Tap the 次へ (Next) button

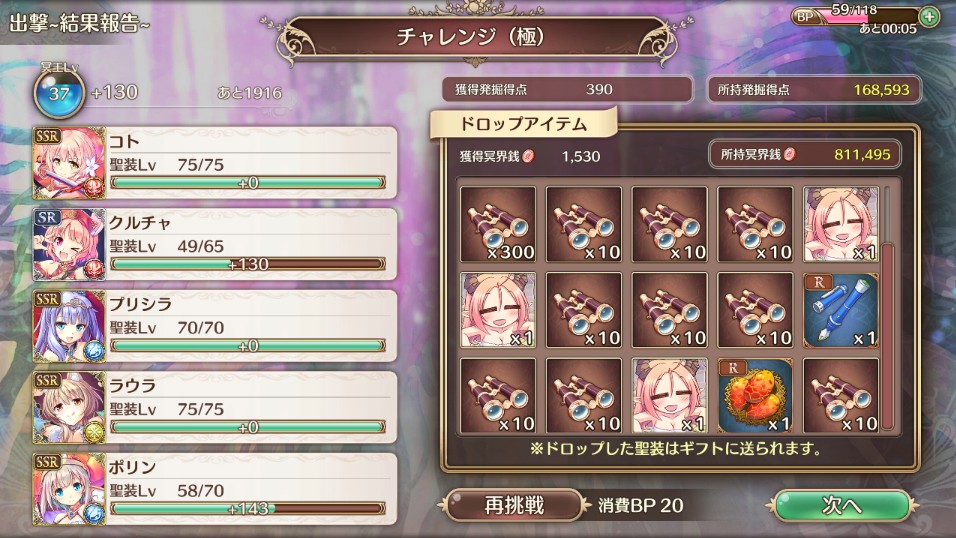[x=842, y=506]
